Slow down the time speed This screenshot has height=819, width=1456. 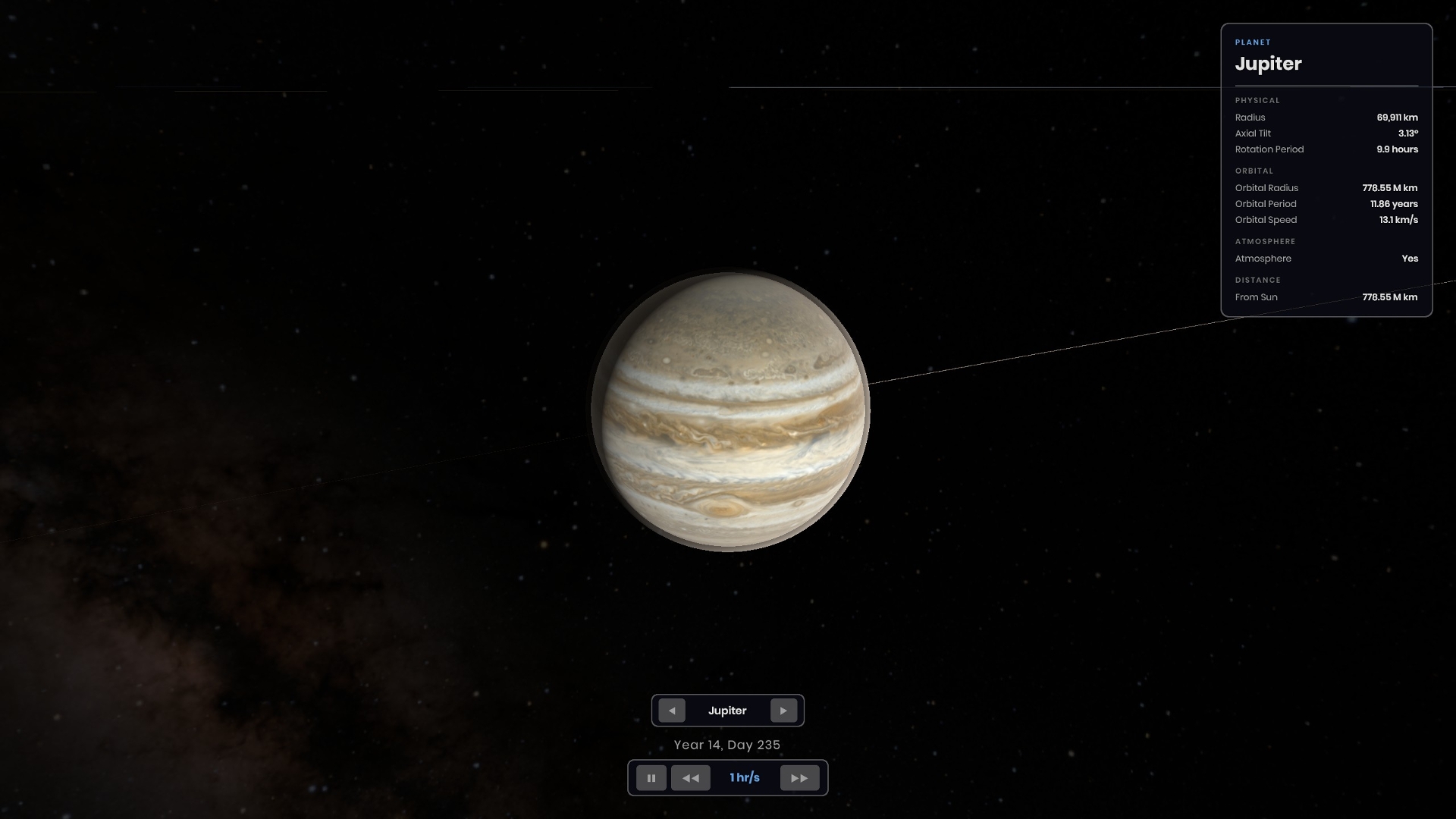coord(690,778)
